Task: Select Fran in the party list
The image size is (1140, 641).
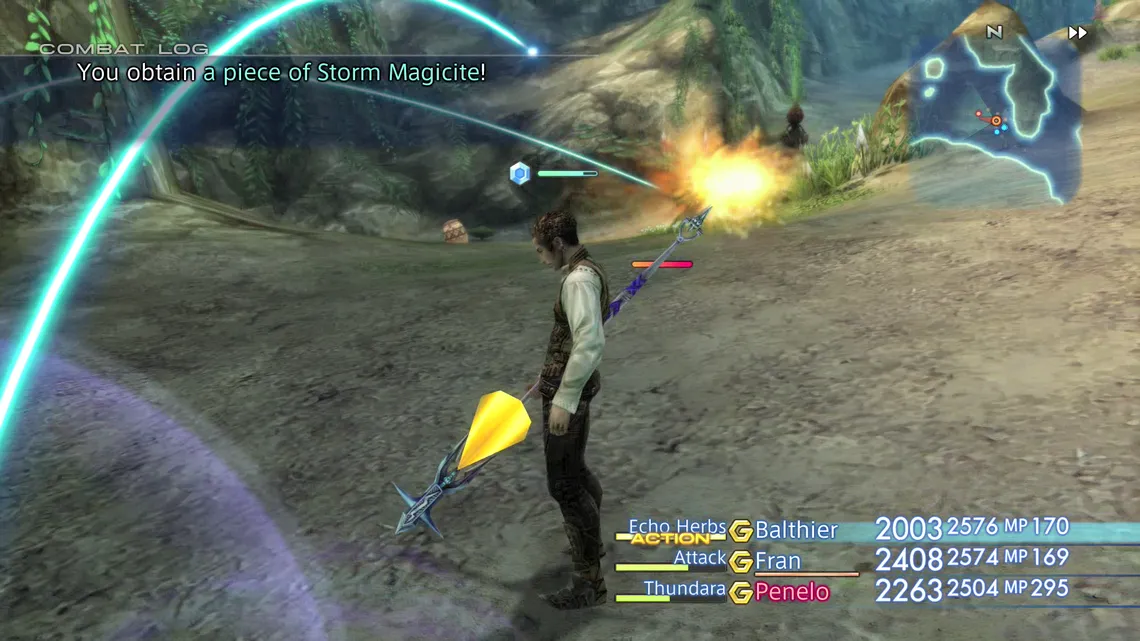Action: pos(778,561)
